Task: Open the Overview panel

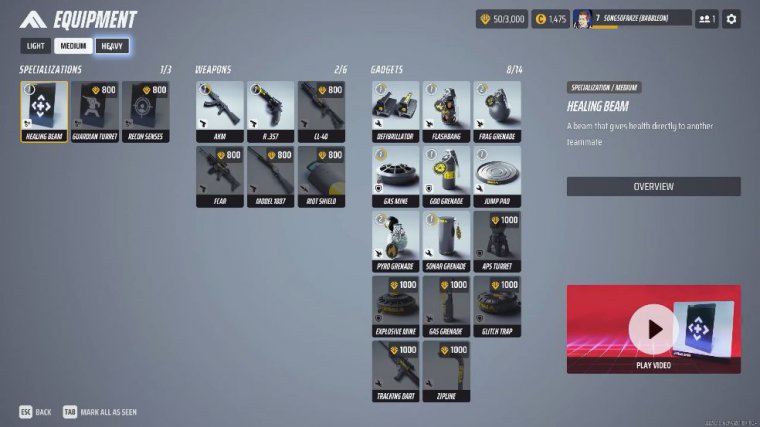Action: (653, 186)
